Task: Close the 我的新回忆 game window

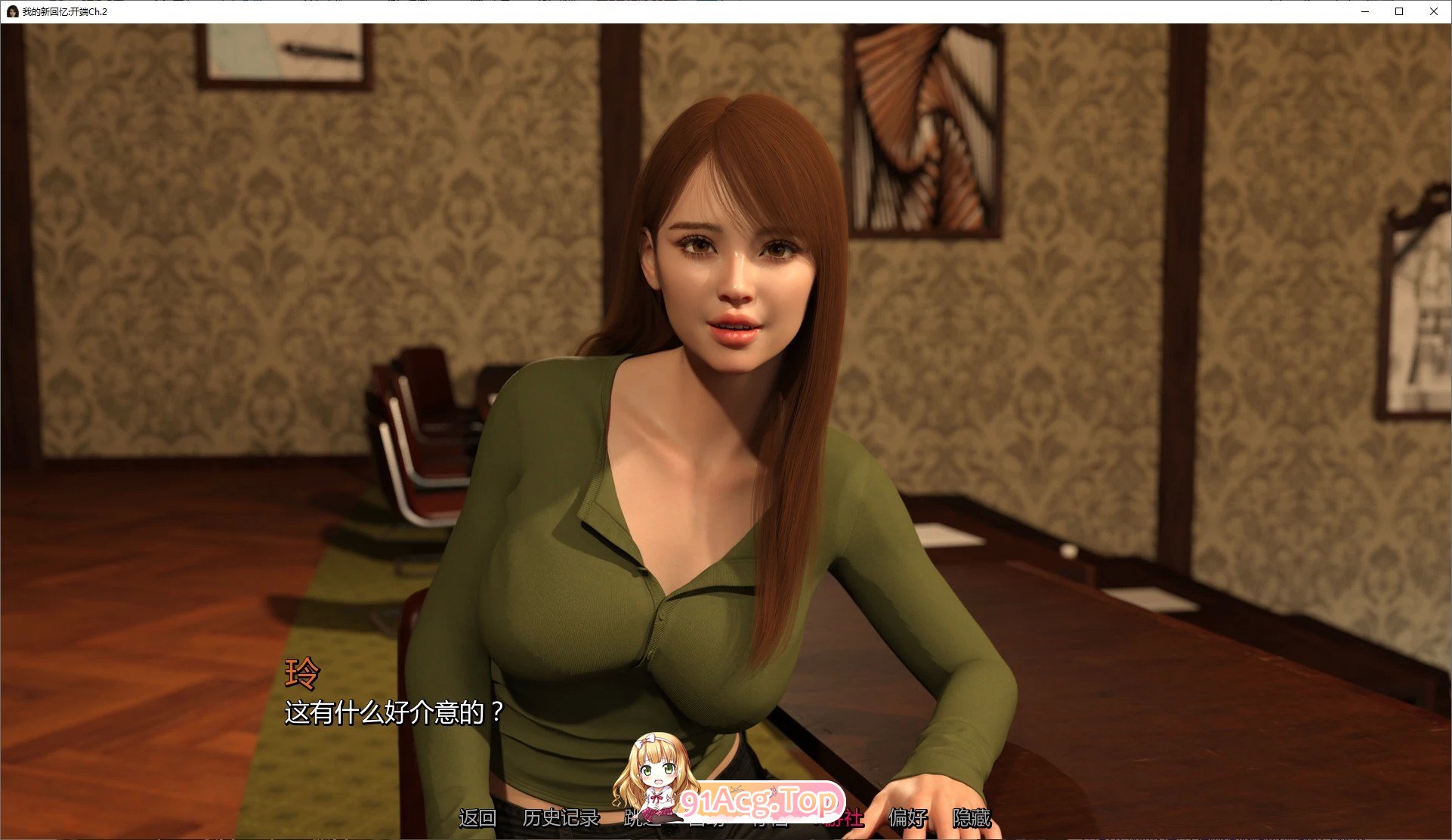Action: tap(1433, 12)
